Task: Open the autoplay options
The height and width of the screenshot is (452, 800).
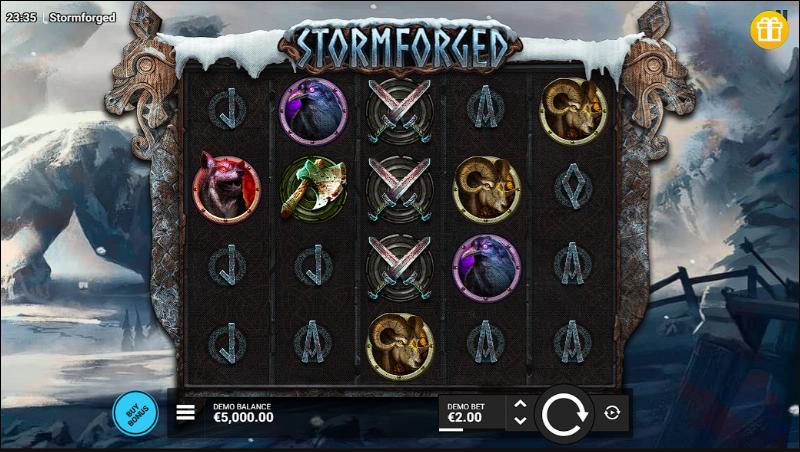Action: [x=613, y=412]
